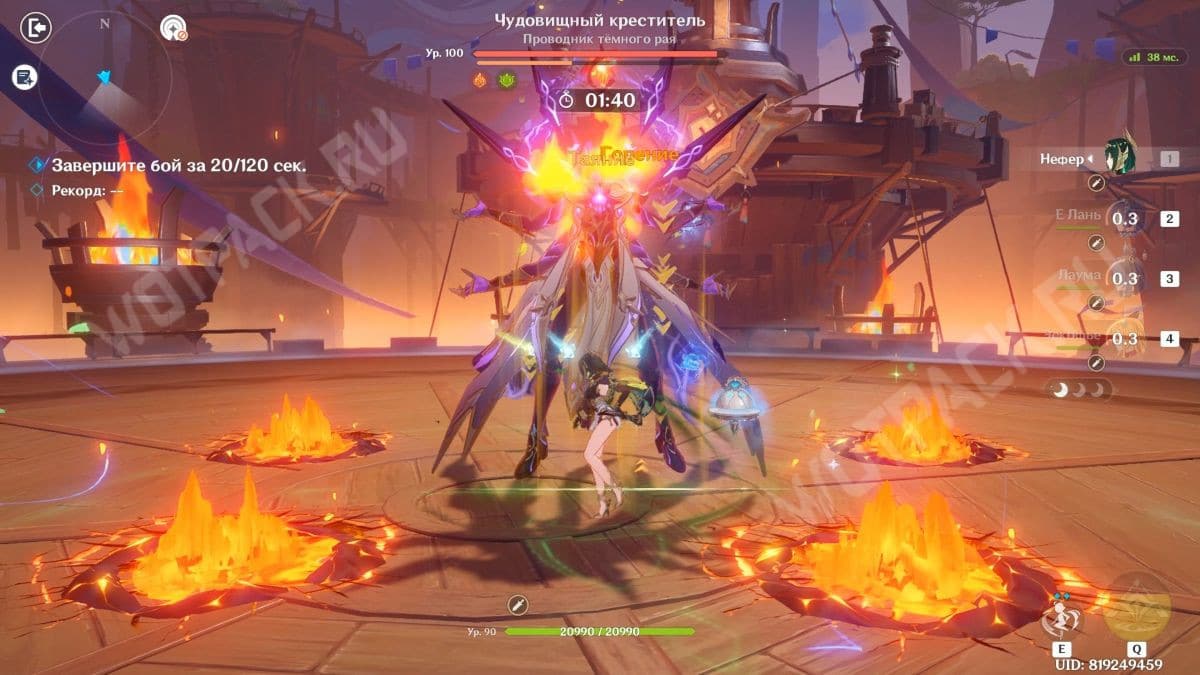Select active character Нефер in party list
The height and width of the screenshot is (675, 1200).
point(1119,158)
